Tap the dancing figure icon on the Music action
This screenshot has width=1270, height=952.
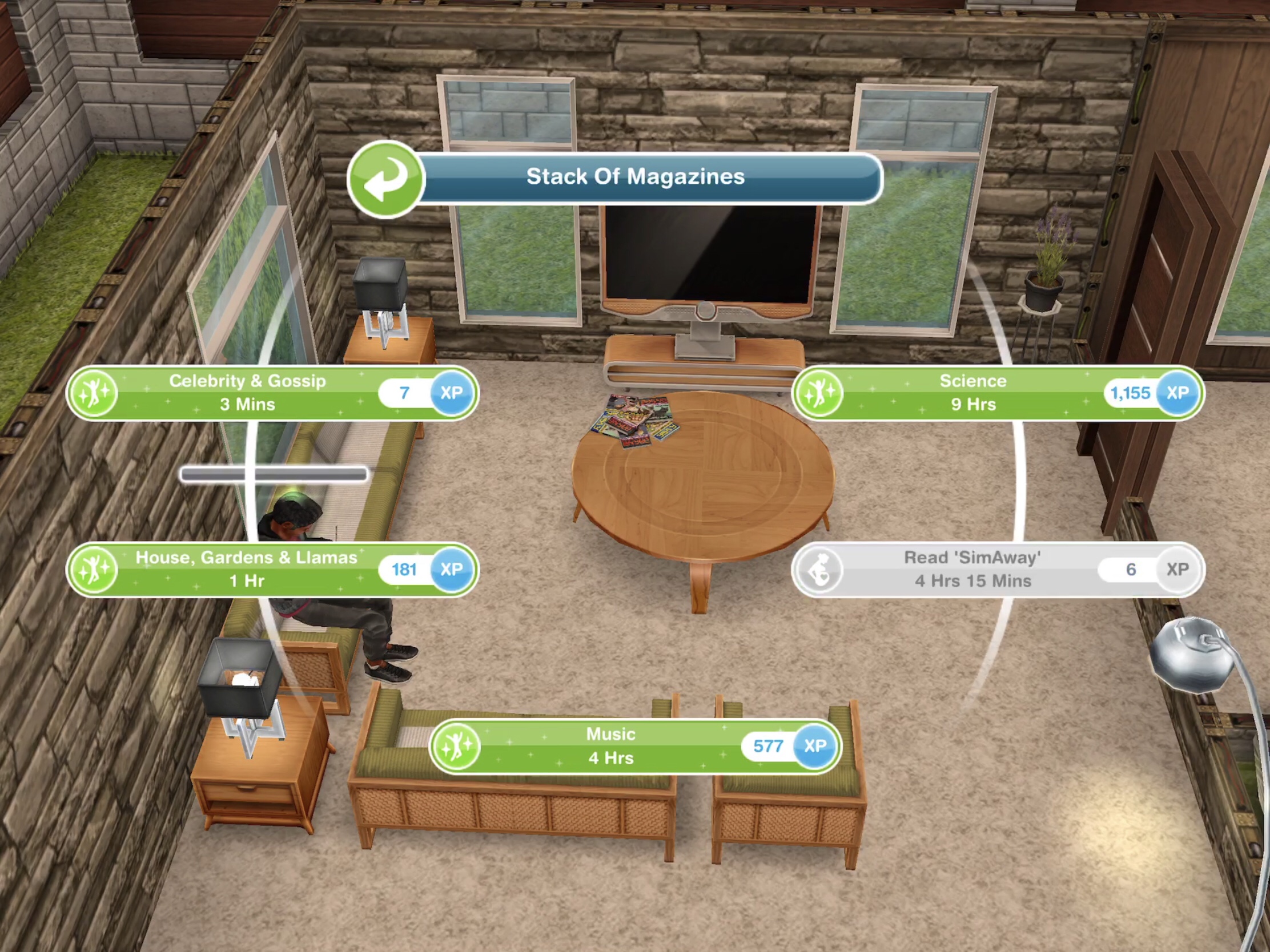pos(455,746)
